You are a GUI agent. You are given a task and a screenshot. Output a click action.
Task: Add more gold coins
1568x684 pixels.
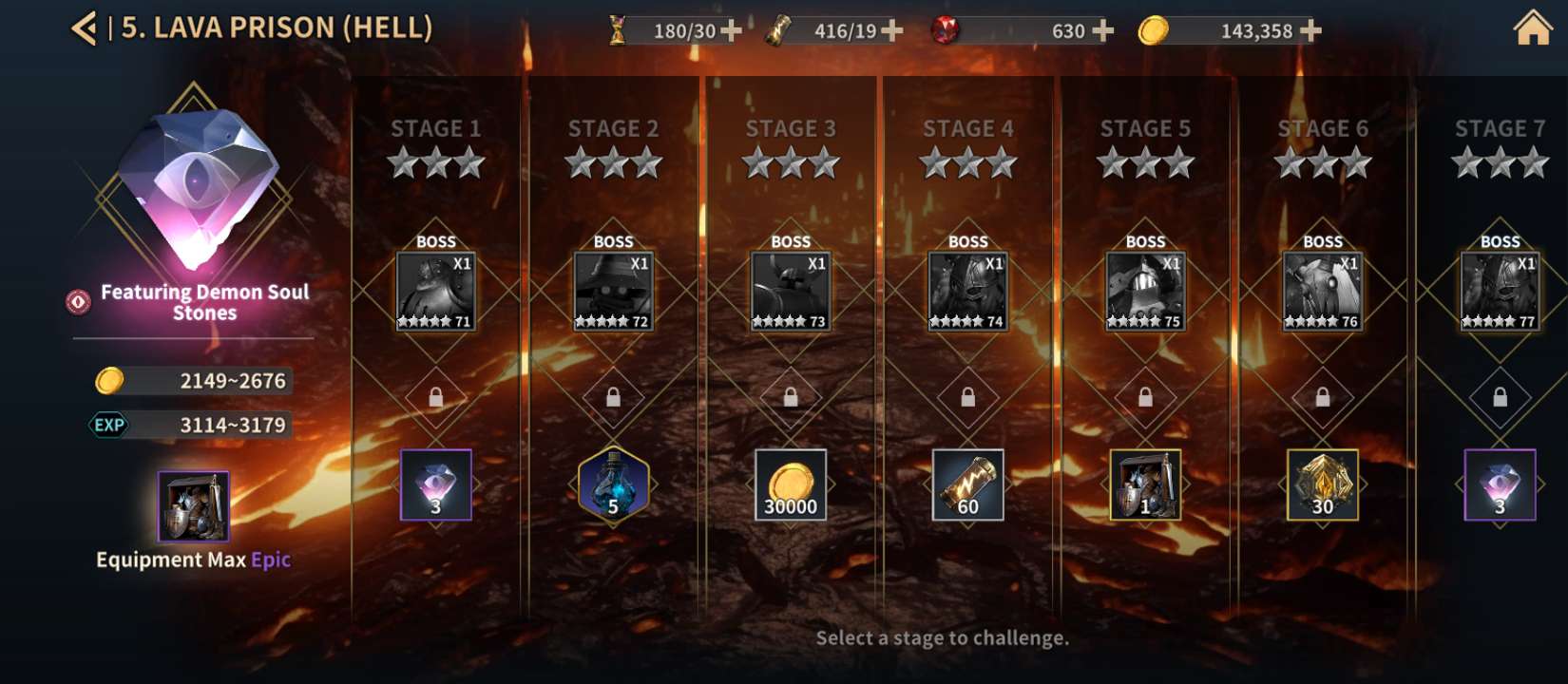[1311, 31]
